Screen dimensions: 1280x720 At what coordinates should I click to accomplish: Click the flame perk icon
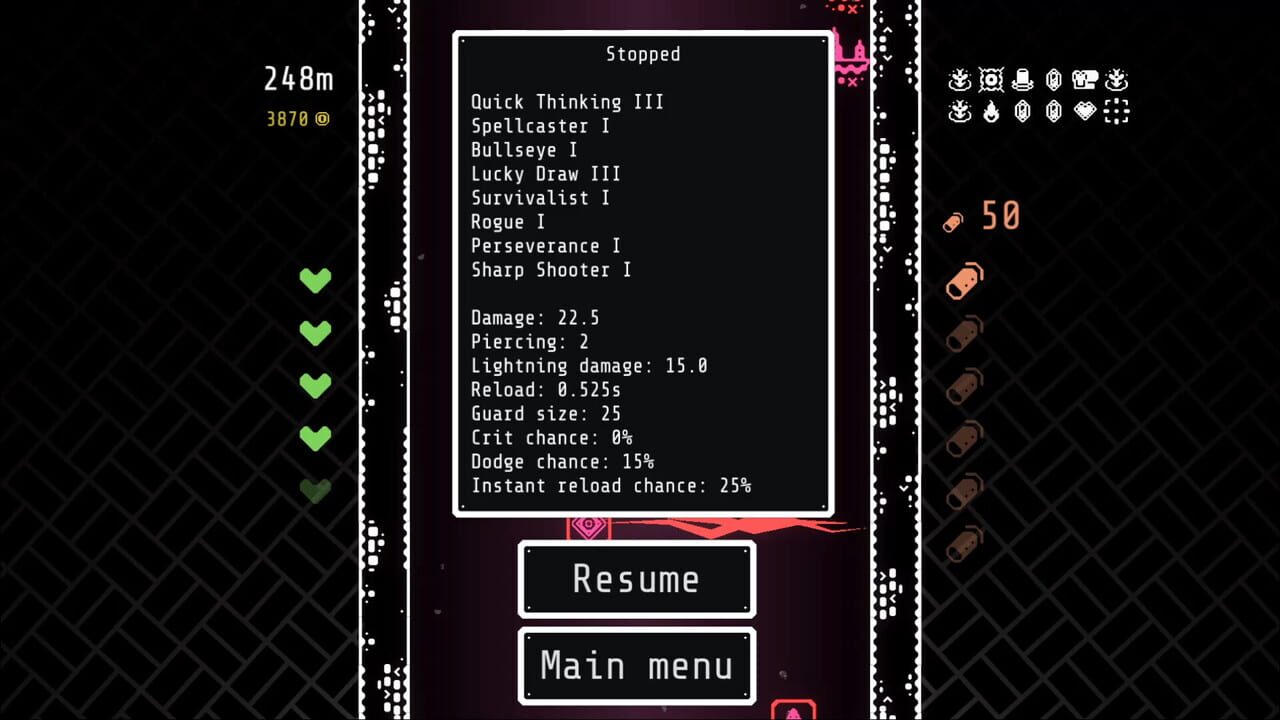(x=991, y=112)
